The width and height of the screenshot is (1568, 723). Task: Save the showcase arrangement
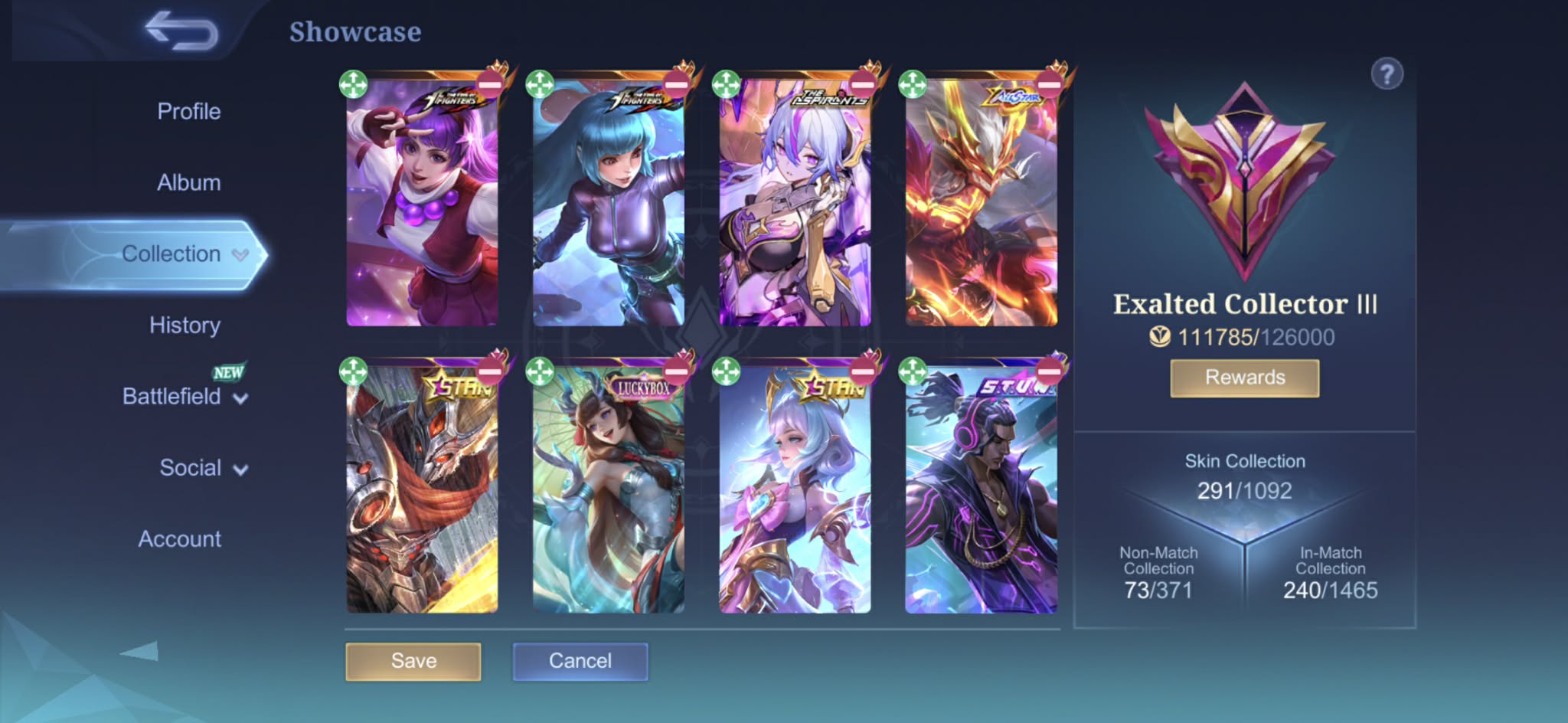[413, 661]
